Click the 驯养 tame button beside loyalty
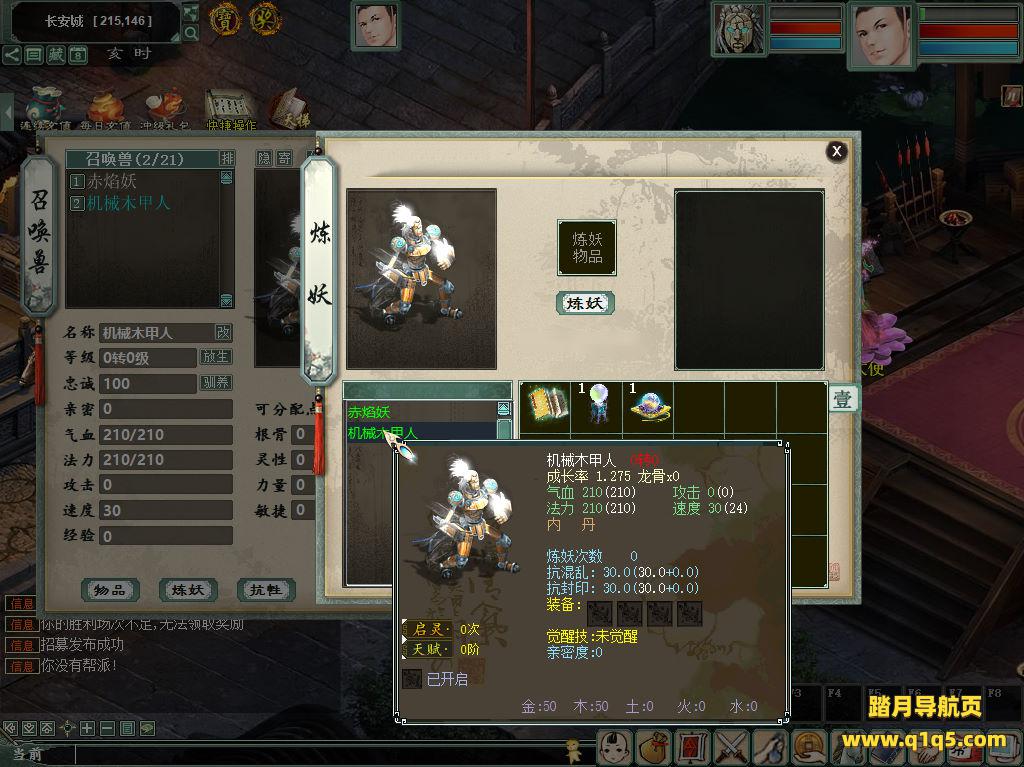The height and width of the screenshot is (767, 1024). [216, 383]
